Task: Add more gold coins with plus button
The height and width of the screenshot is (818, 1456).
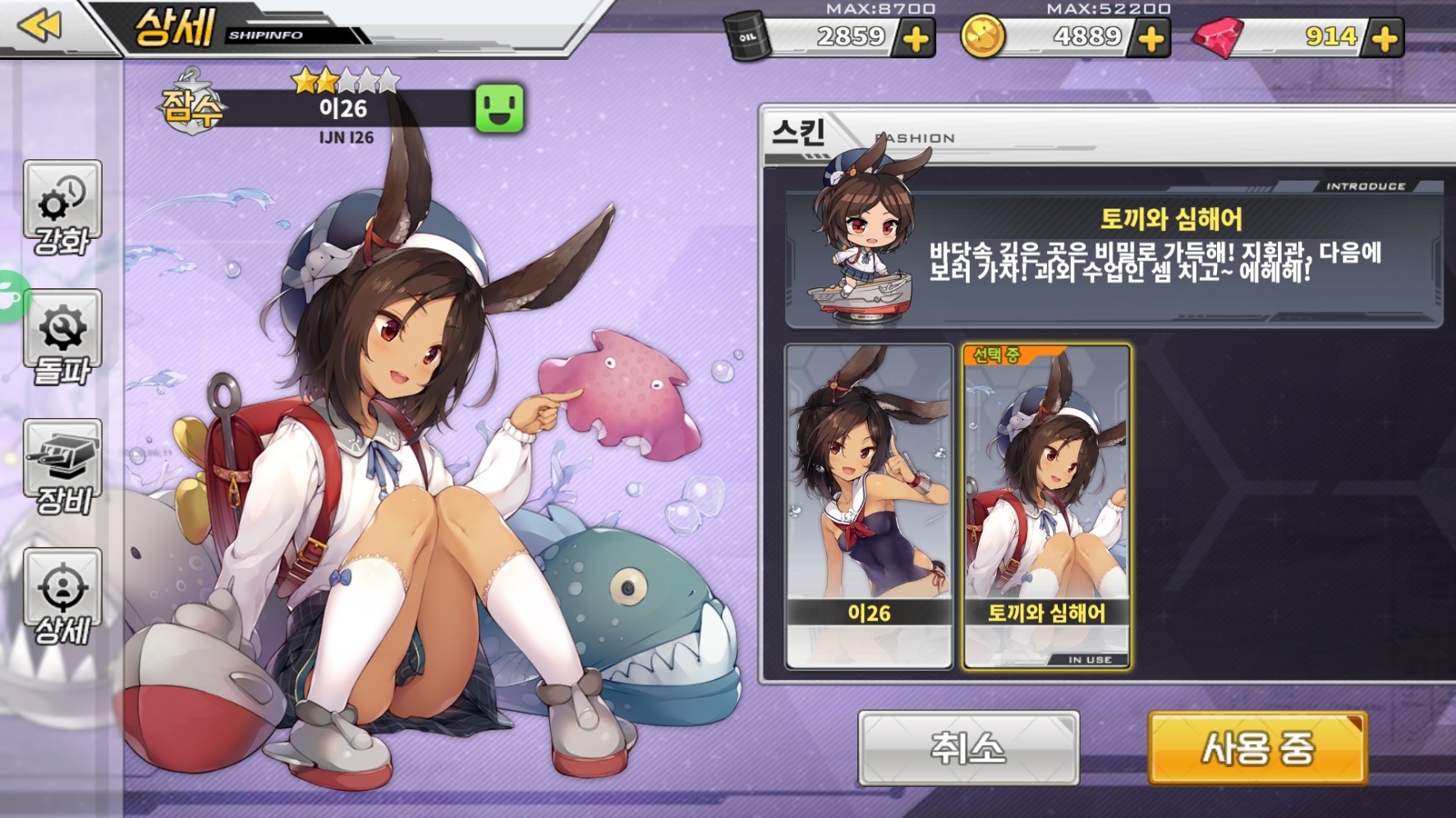Action: 1151,39
